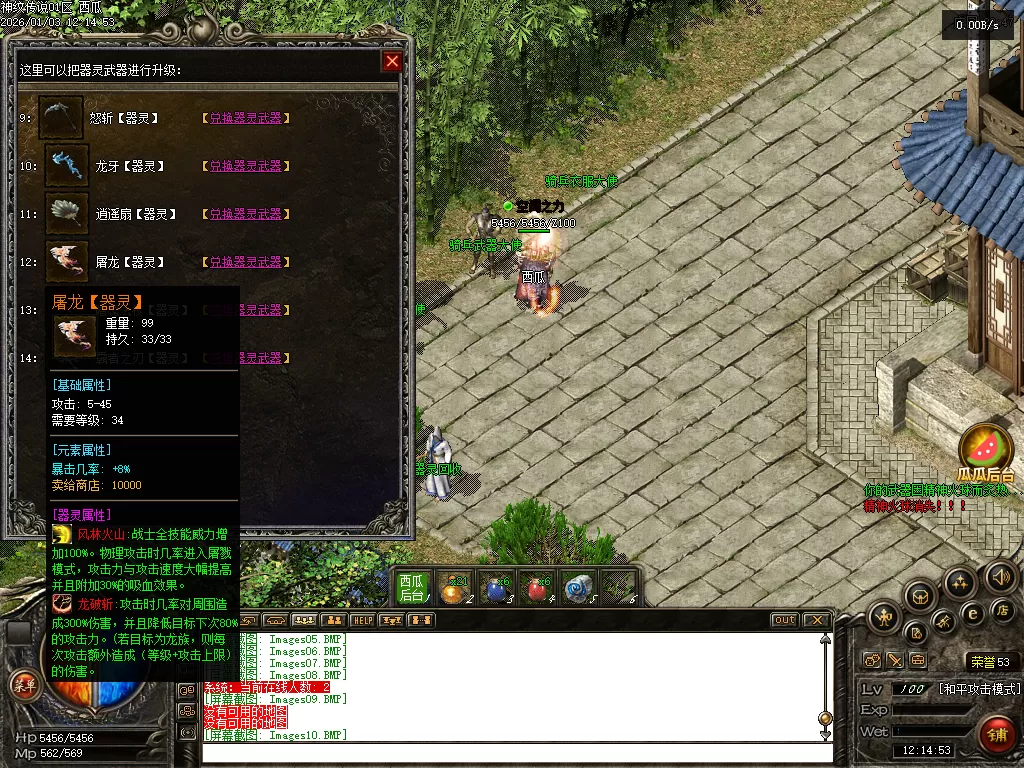Exchange for the 屠龙 spirit weapon
Screen dimensions: 1024x768
click(245, 262)
